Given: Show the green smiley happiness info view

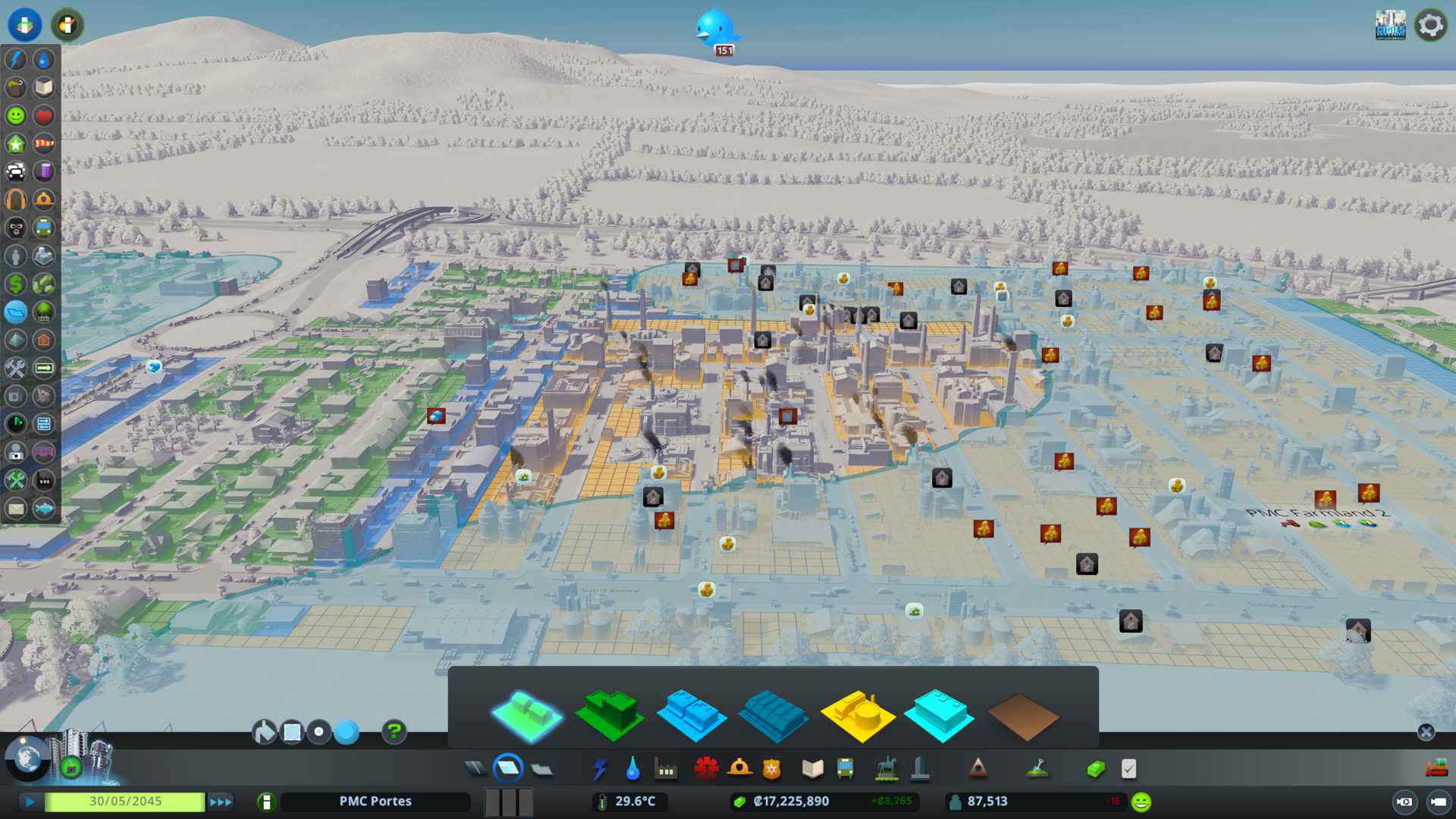Looking at the screenshot, I should tap(15, 115).
